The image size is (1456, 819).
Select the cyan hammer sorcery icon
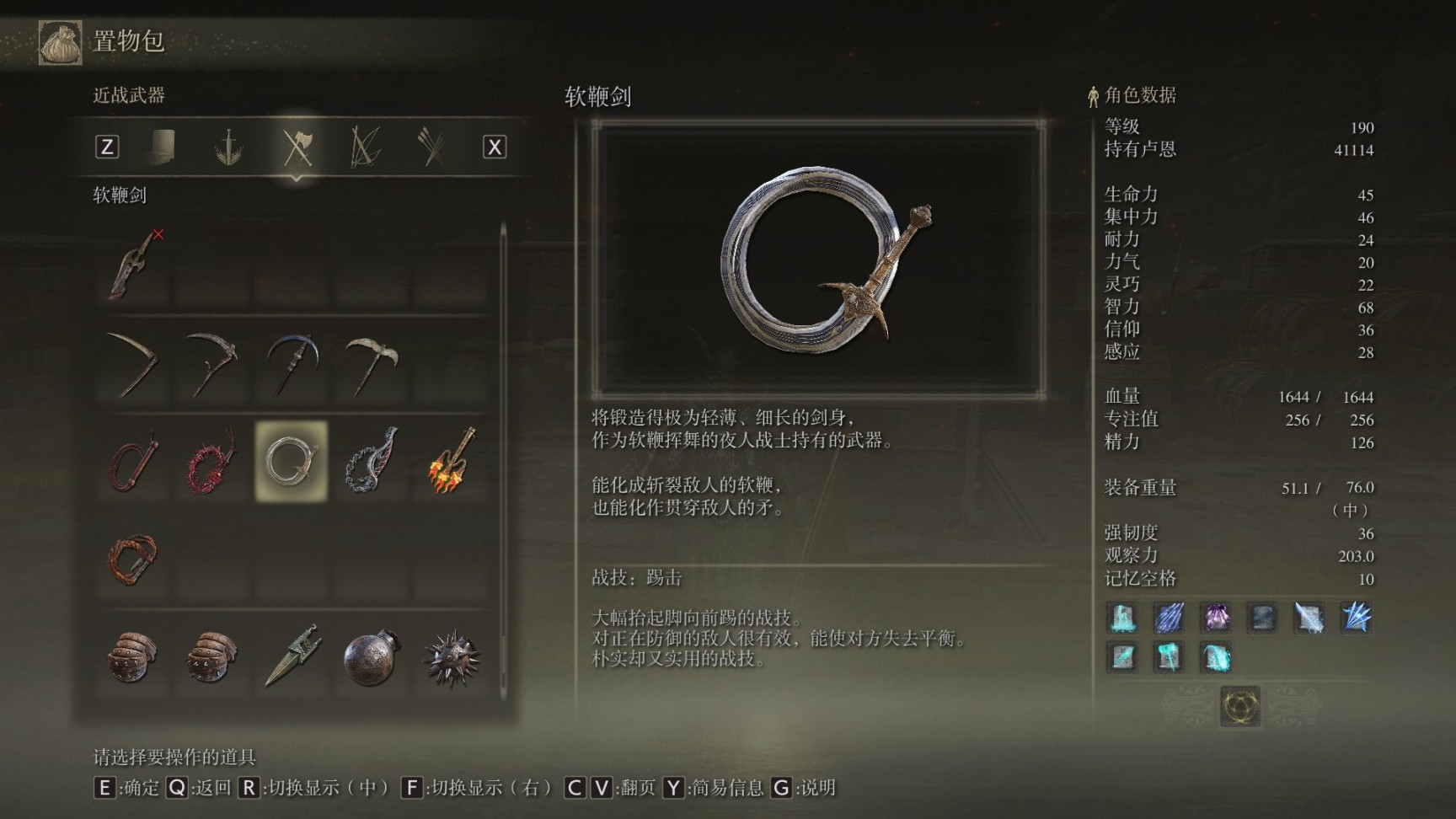(1169, 657)
